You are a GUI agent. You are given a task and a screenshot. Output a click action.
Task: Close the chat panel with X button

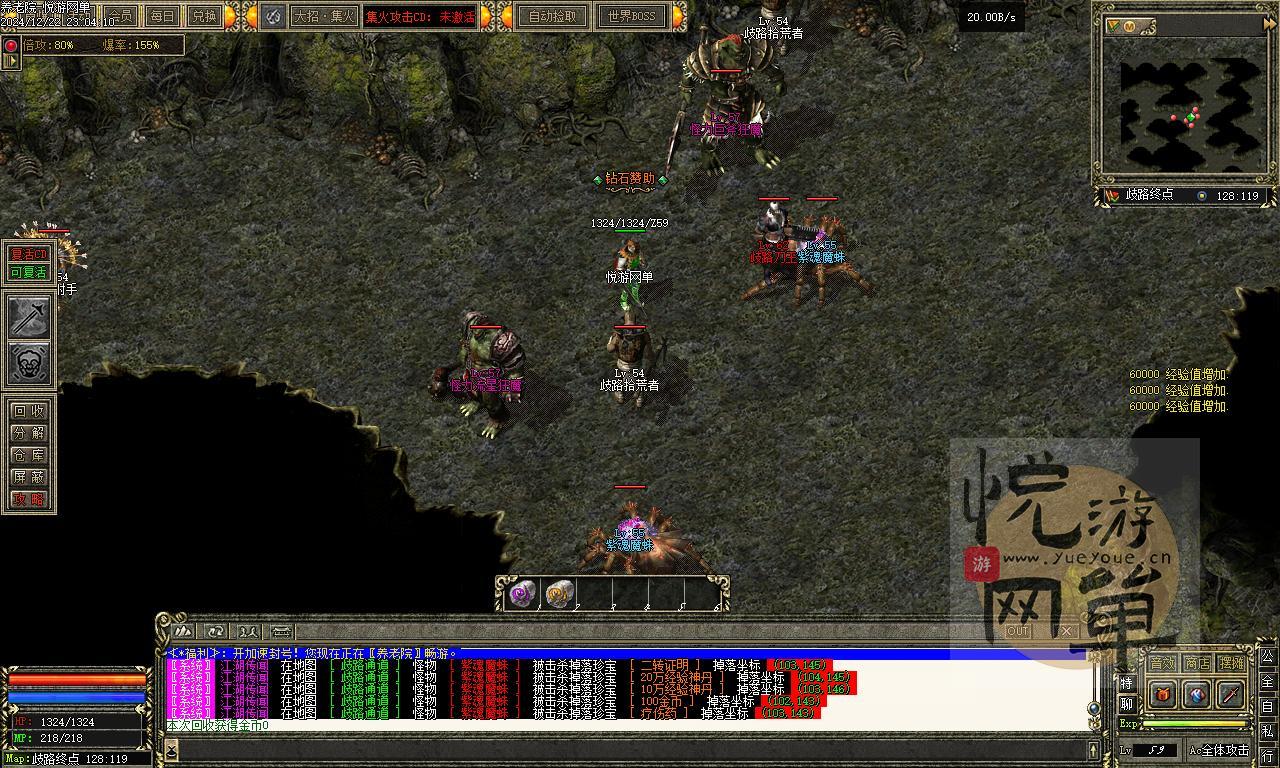[x=1066, y=631]
